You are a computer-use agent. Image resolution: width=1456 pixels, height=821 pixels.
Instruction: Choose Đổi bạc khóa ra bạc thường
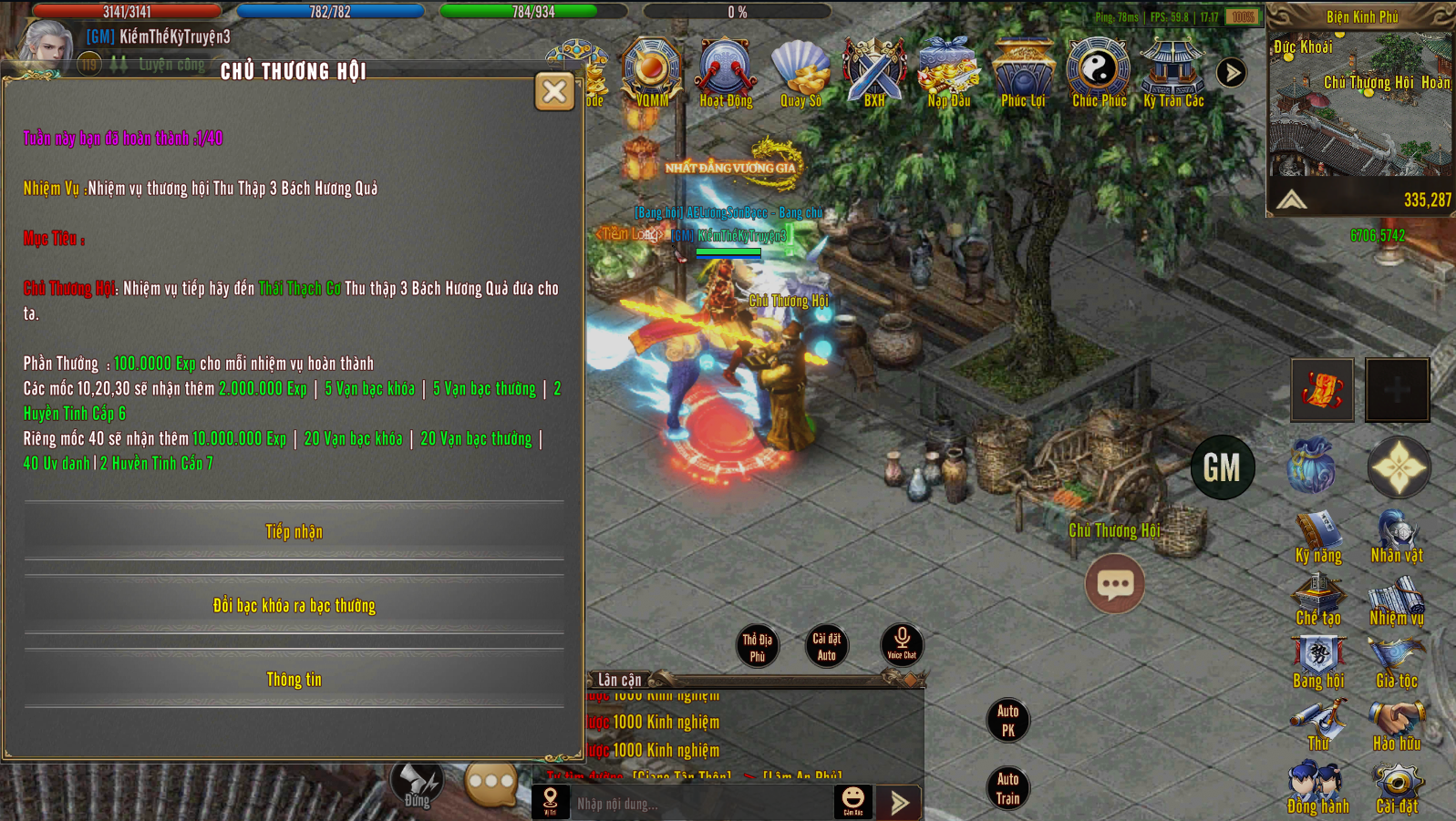click(294, 605)
